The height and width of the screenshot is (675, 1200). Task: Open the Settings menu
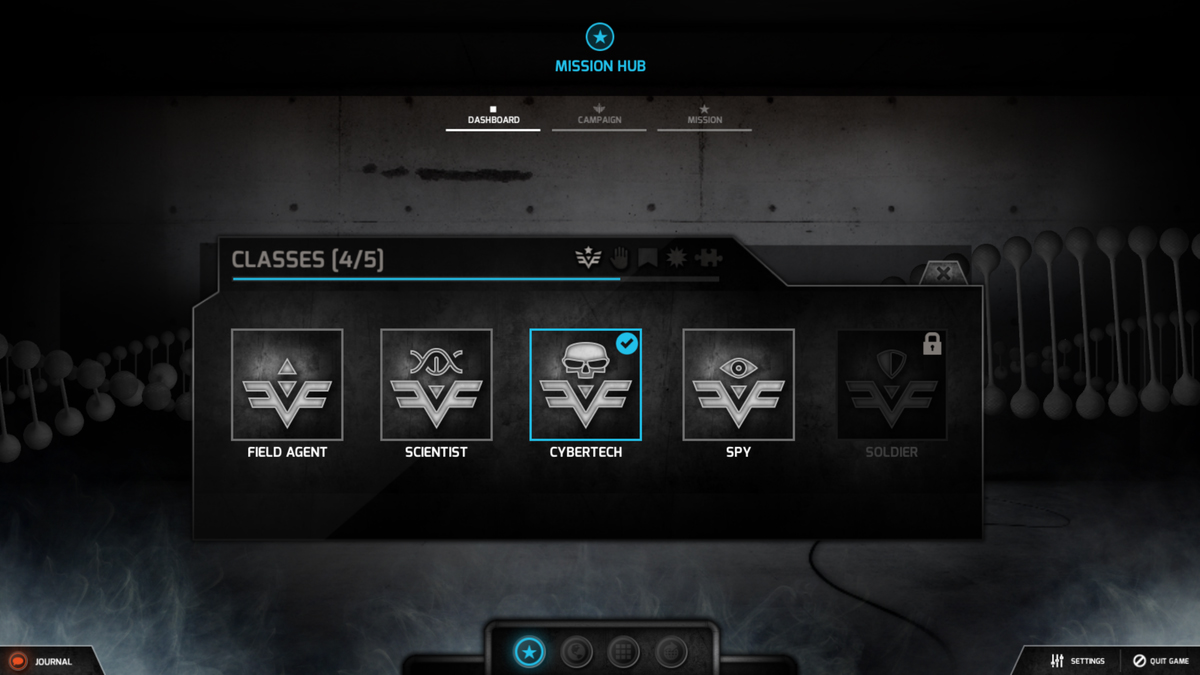click(1077, 661)
